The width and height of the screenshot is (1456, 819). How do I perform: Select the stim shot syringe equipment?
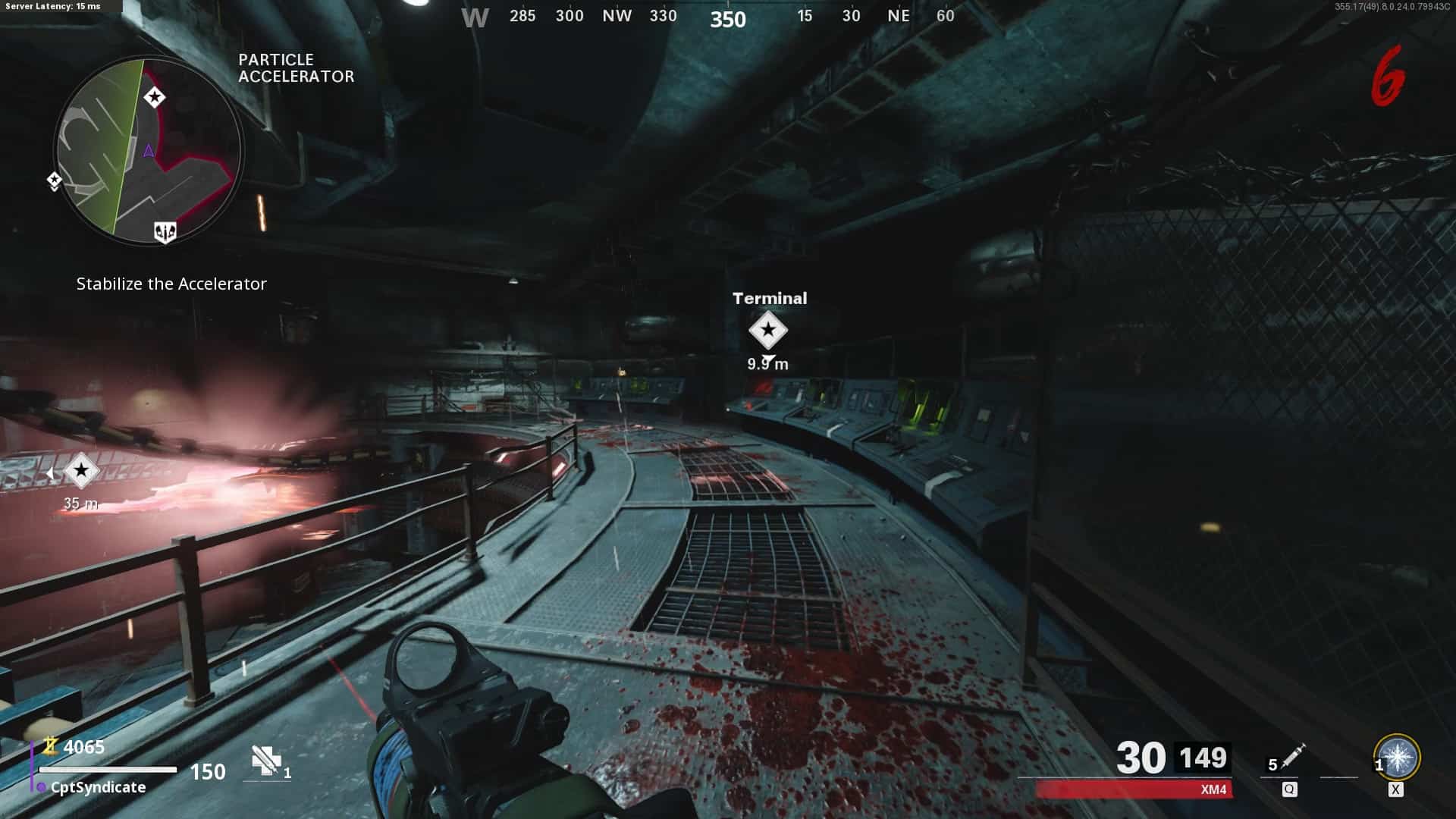[x=1291, y=757]
